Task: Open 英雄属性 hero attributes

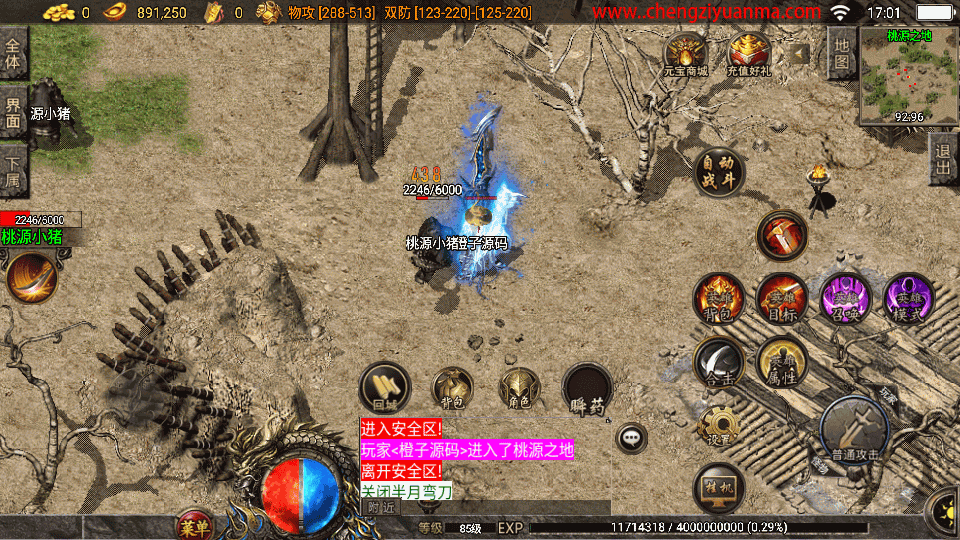Action: tap(781, 362)
